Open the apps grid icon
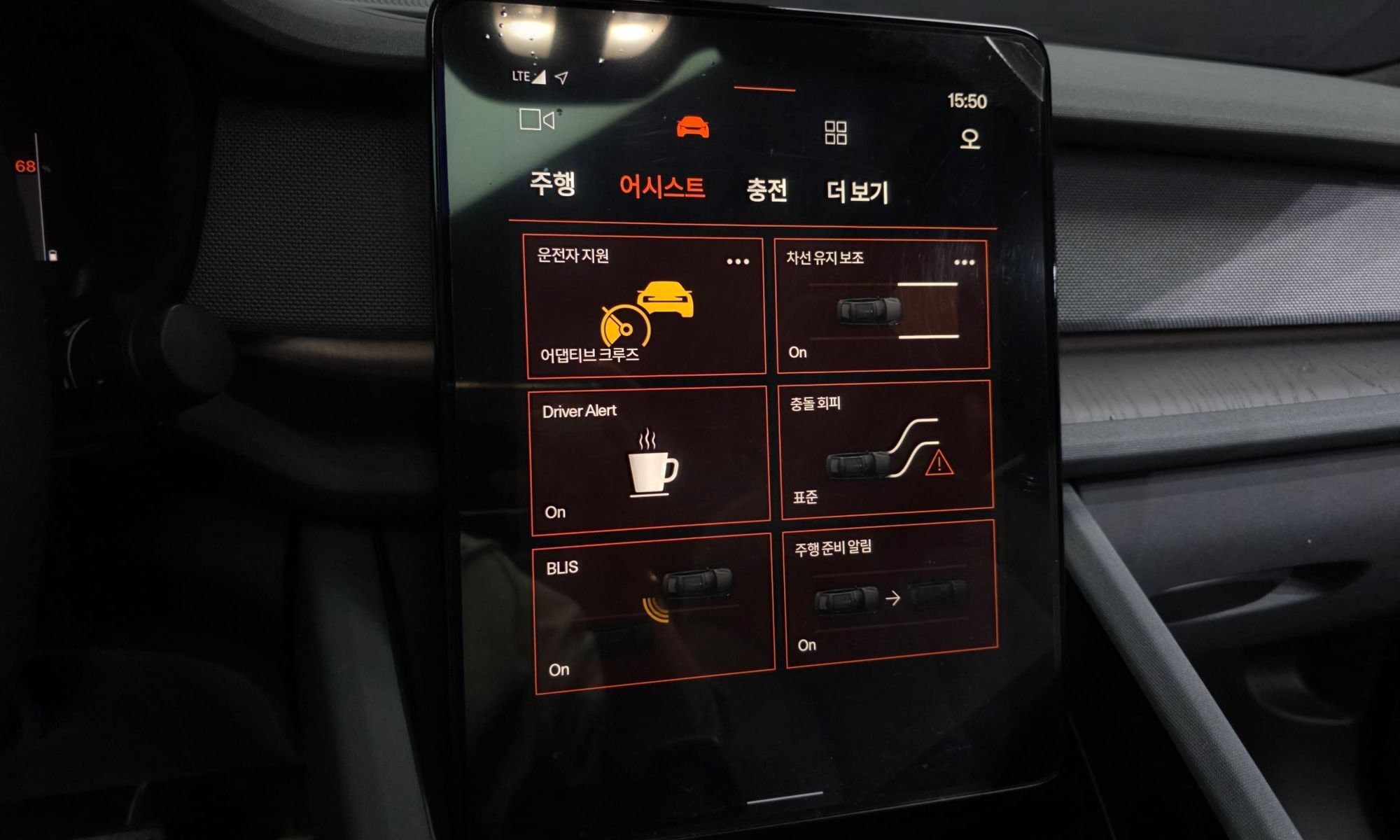Viewport: 1400px width, 840px height. [x=836, y=132]
